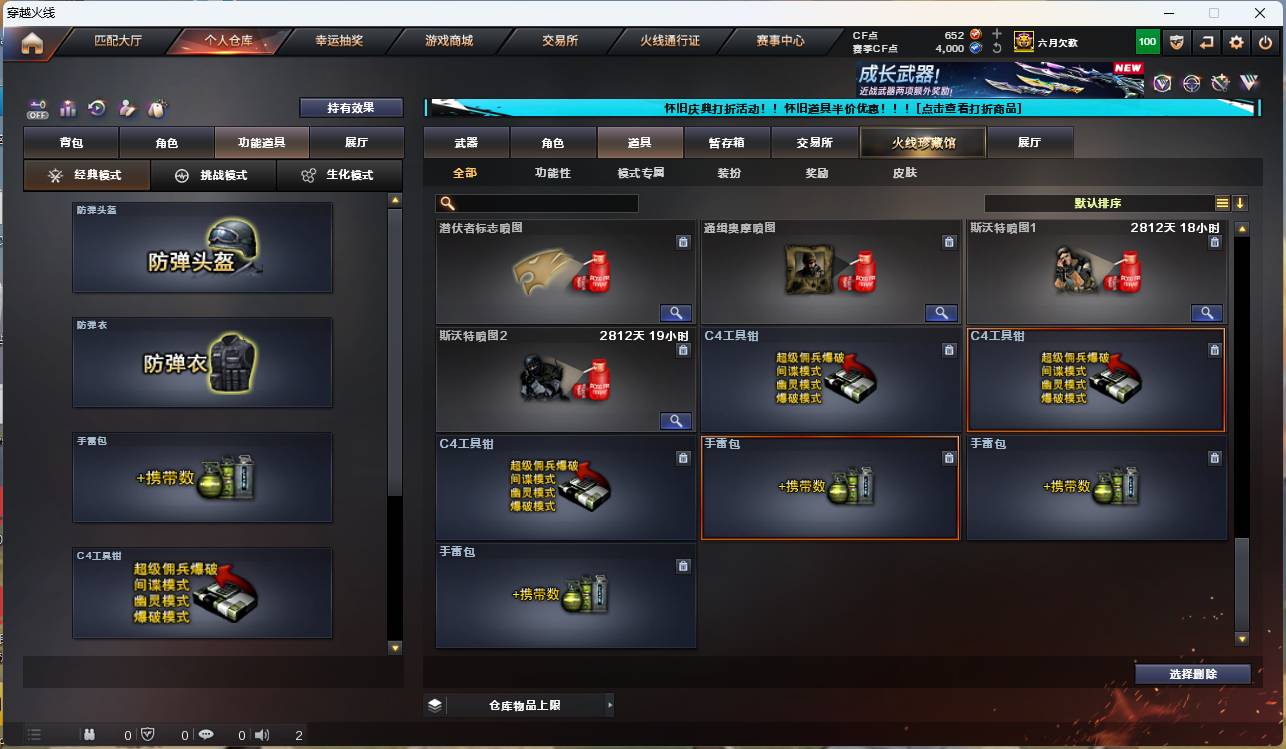Click the 选择删除 button

(x=1193, y=674)
